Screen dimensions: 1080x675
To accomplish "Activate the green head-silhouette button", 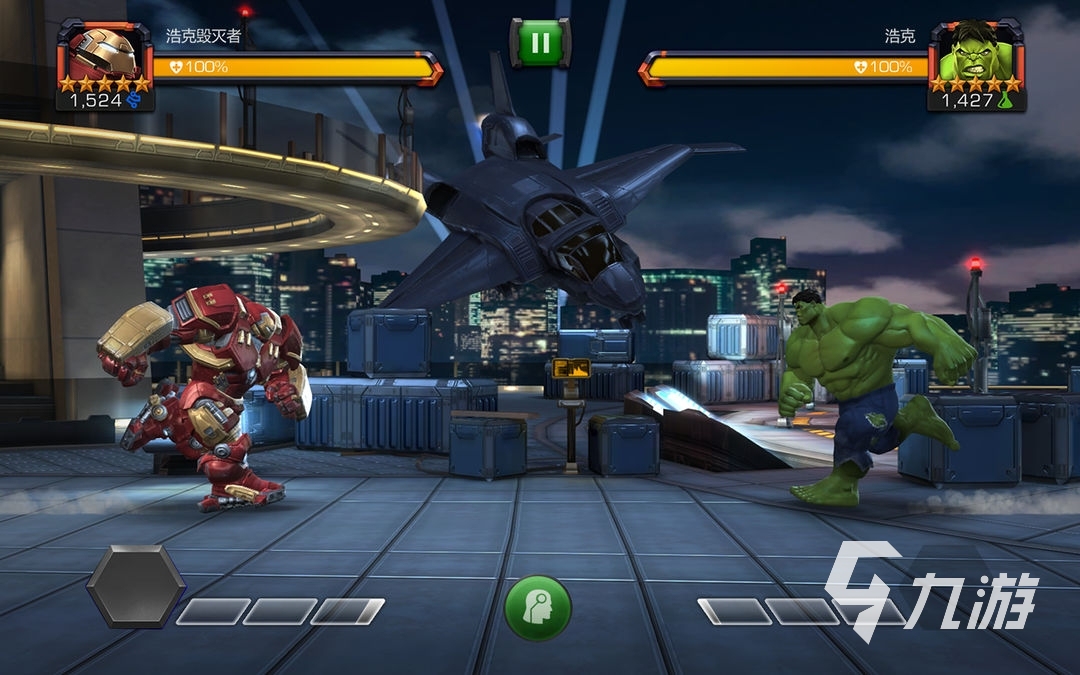I will tap(538, 607).
